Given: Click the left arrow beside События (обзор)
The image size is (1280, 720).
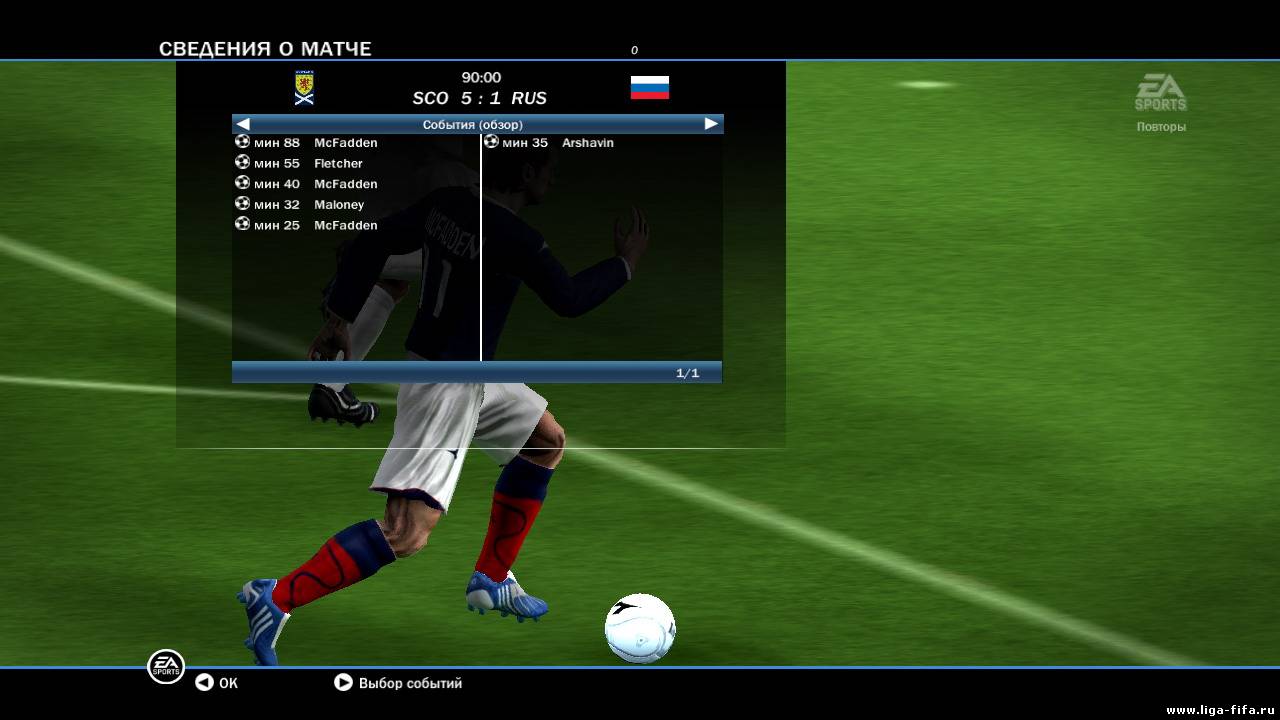Looking at the screenshot, I should [x=243, y=124].
